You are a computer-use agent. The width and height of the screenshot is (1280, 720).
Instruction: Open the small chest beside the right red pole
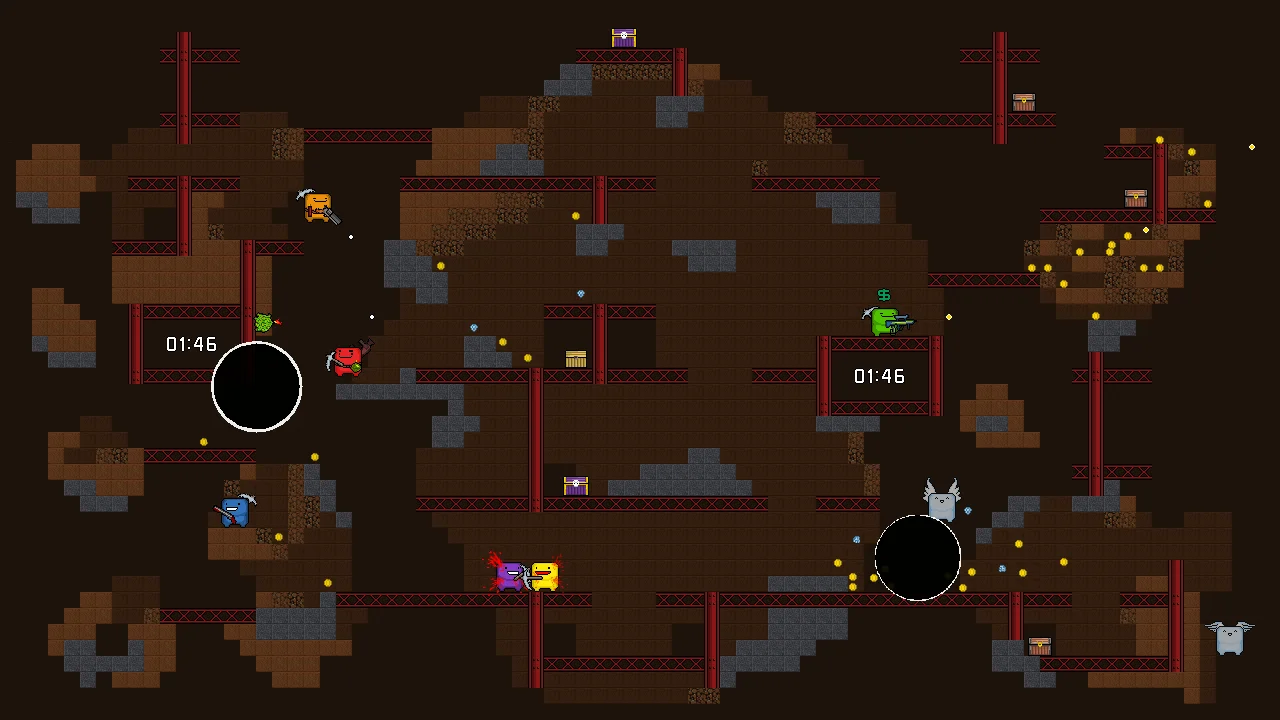tap(1135, 197)
